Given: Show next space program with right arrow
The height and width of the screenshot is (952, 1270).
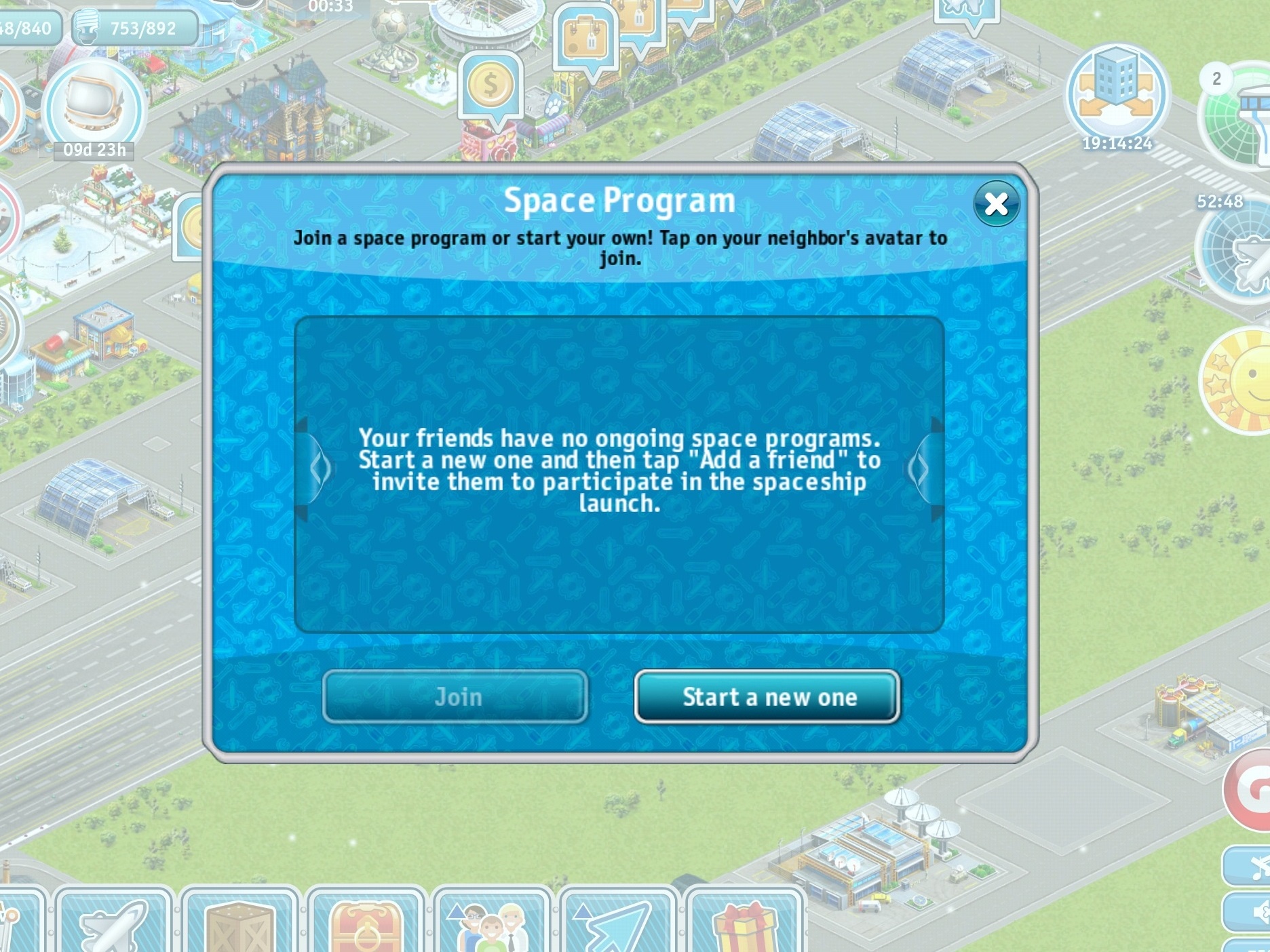Looking at the screenshot, I should click(x=921, y=469).
